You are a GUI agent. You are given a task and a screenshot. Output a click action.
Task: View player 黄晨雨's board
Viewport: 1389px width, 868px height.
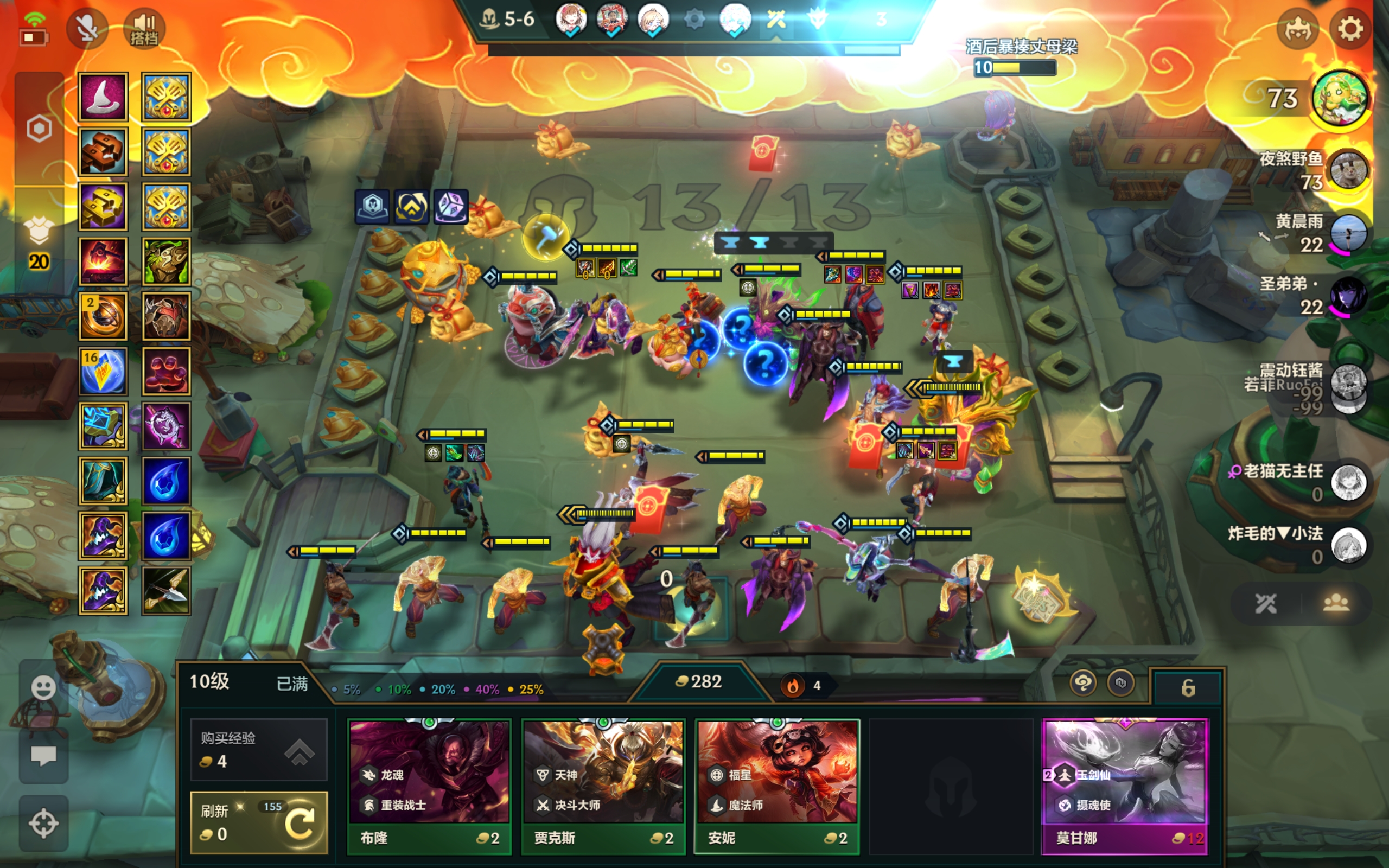[1348, 234]
